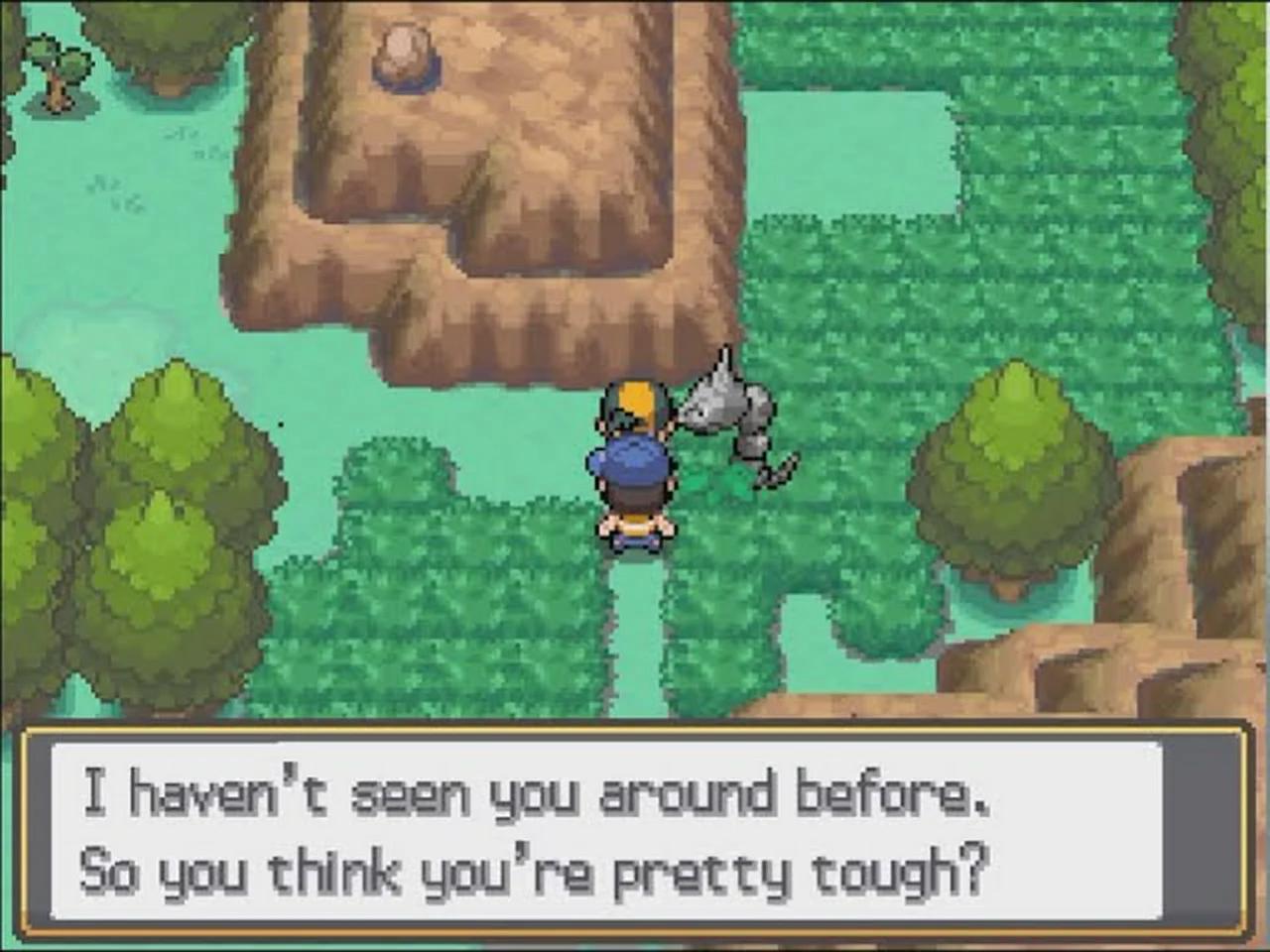Click Onix's pickaxe-shaped tail tip
This screenshot has height=952, width=1270.
[772, 474]
